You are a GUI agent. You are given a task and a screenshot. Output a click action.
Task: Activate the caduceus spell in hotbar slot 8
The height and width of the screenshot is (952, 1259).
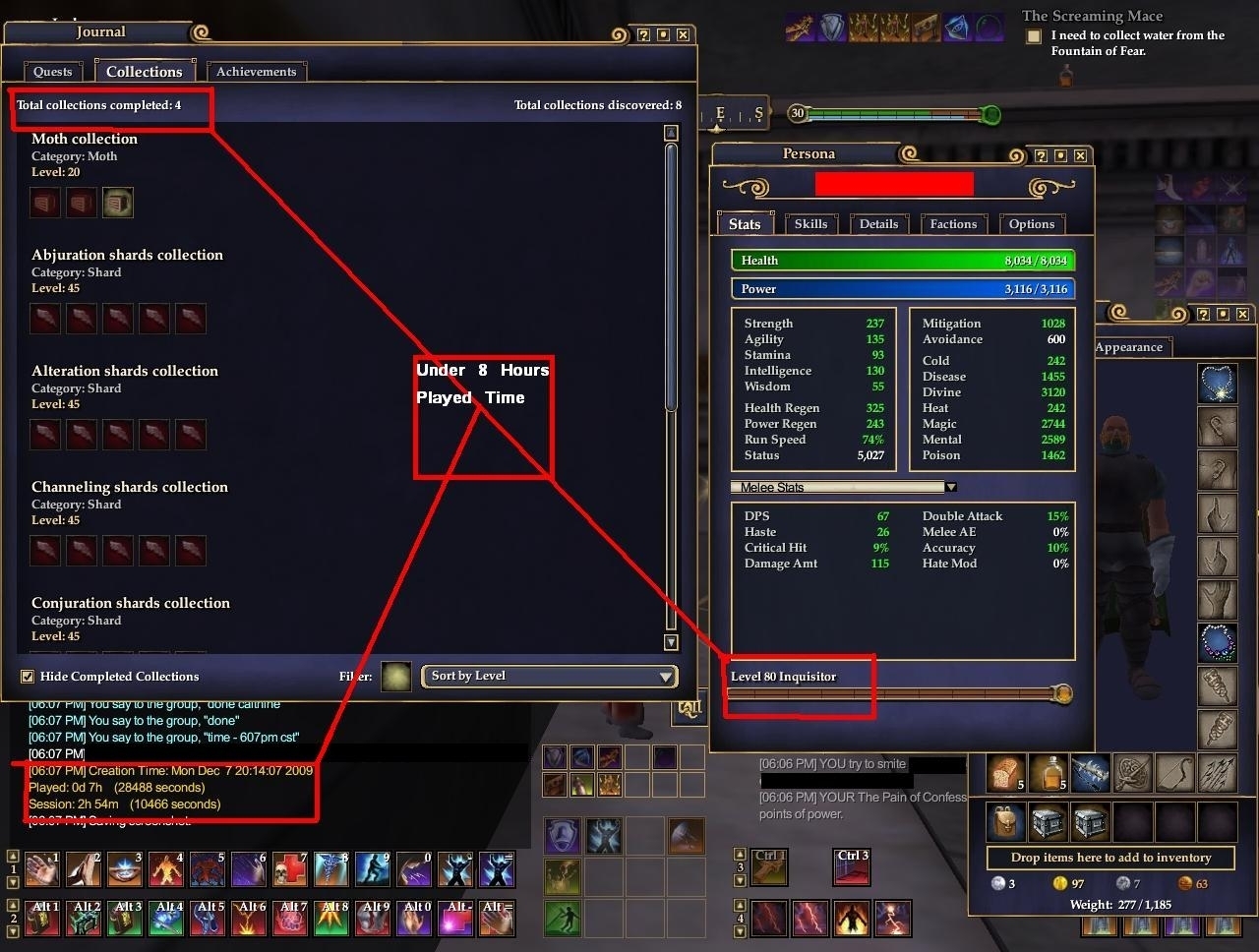pyautogui.click(x=331, y=868)
